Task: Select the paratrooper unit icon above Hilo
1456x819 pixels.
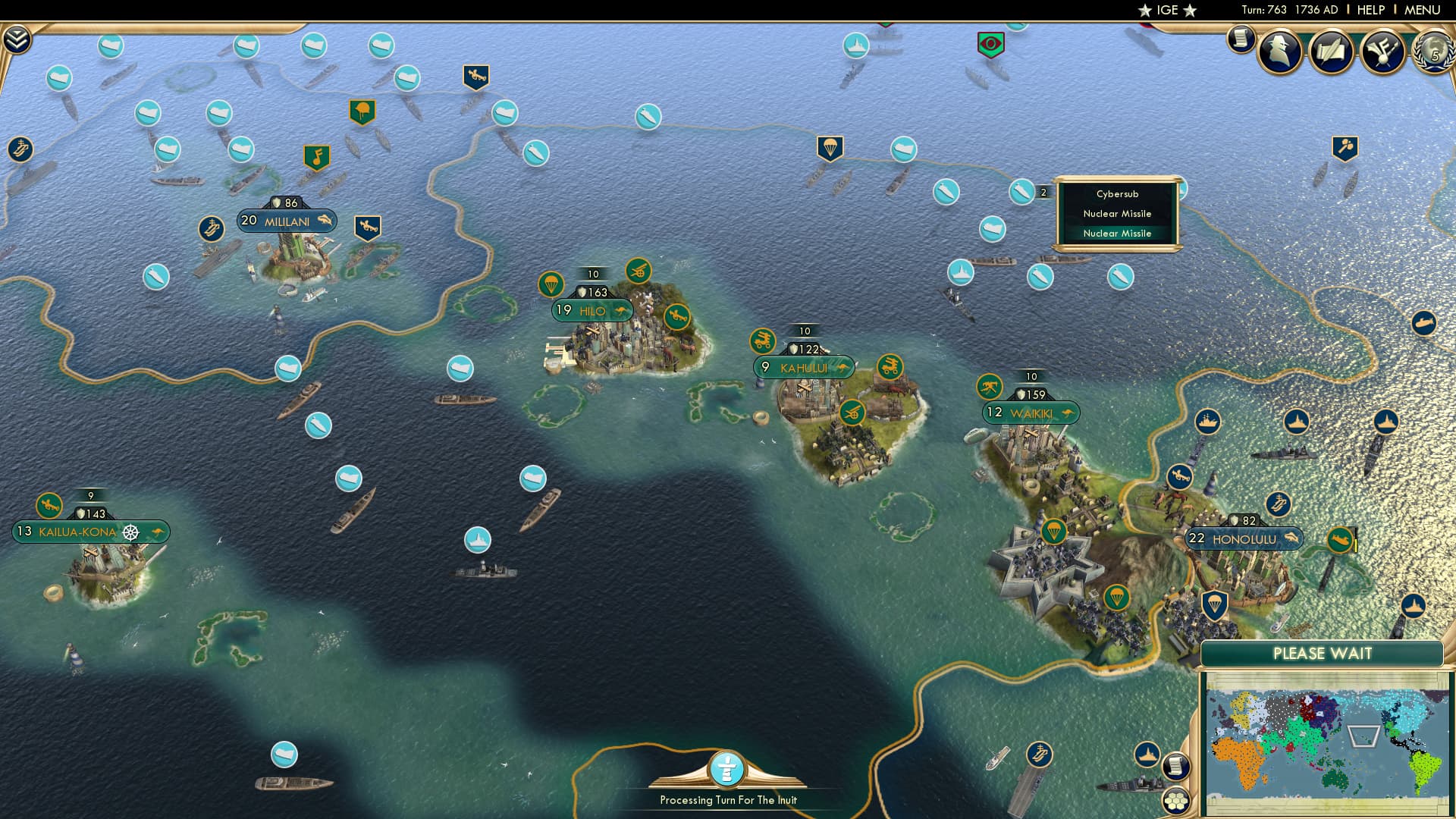Action: [552, 284]
